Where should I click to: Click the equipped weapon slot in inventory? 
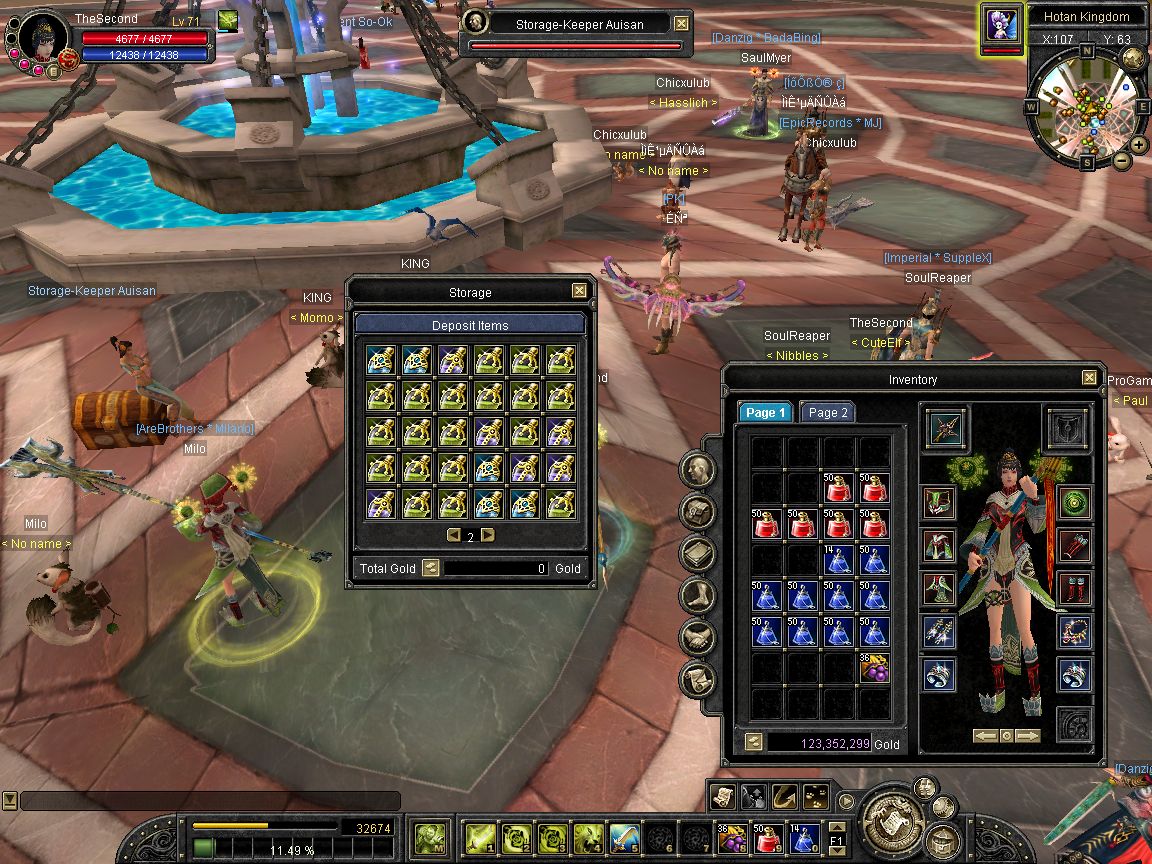tap(945, 427)
